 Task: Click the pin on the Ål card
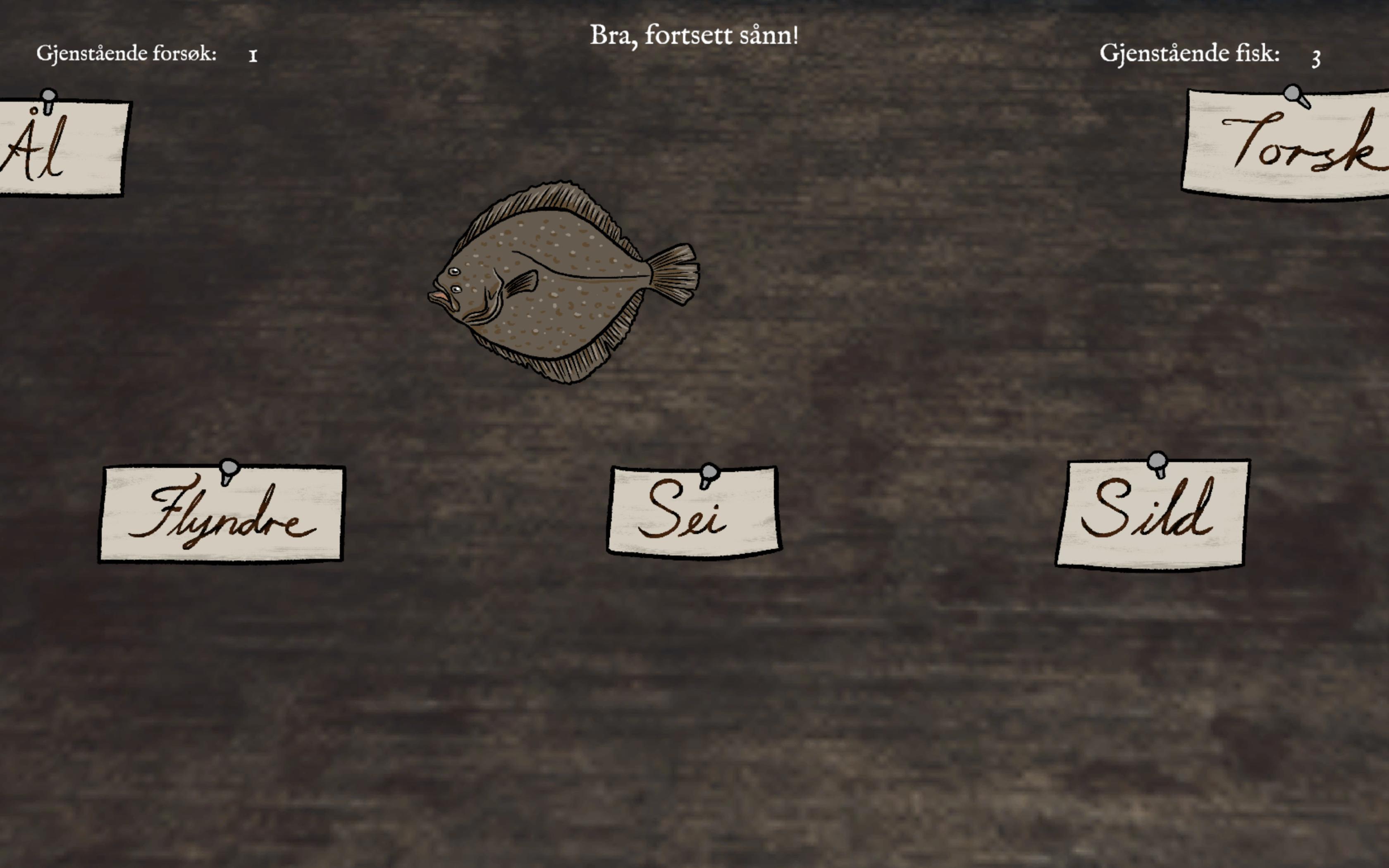point(49,95)
